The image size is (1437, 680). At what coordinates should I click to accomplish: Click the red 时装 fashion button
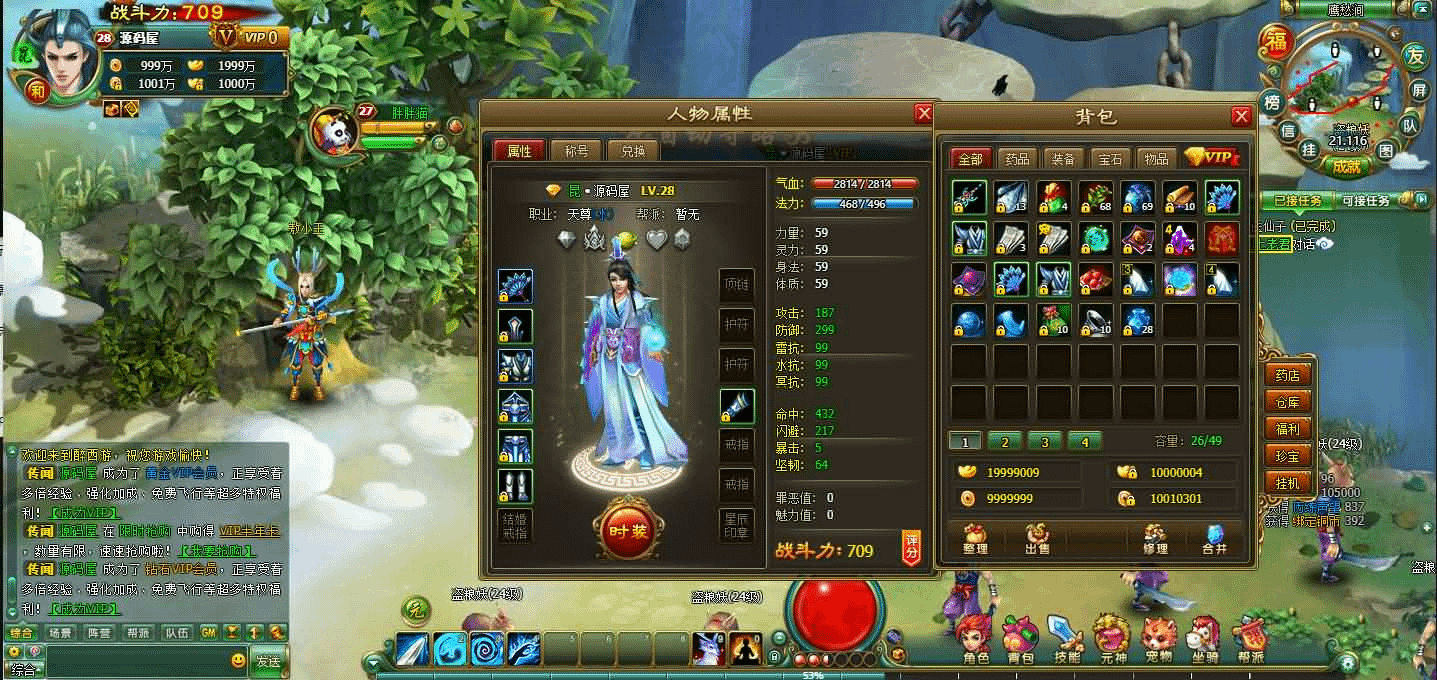coord(627,528)
